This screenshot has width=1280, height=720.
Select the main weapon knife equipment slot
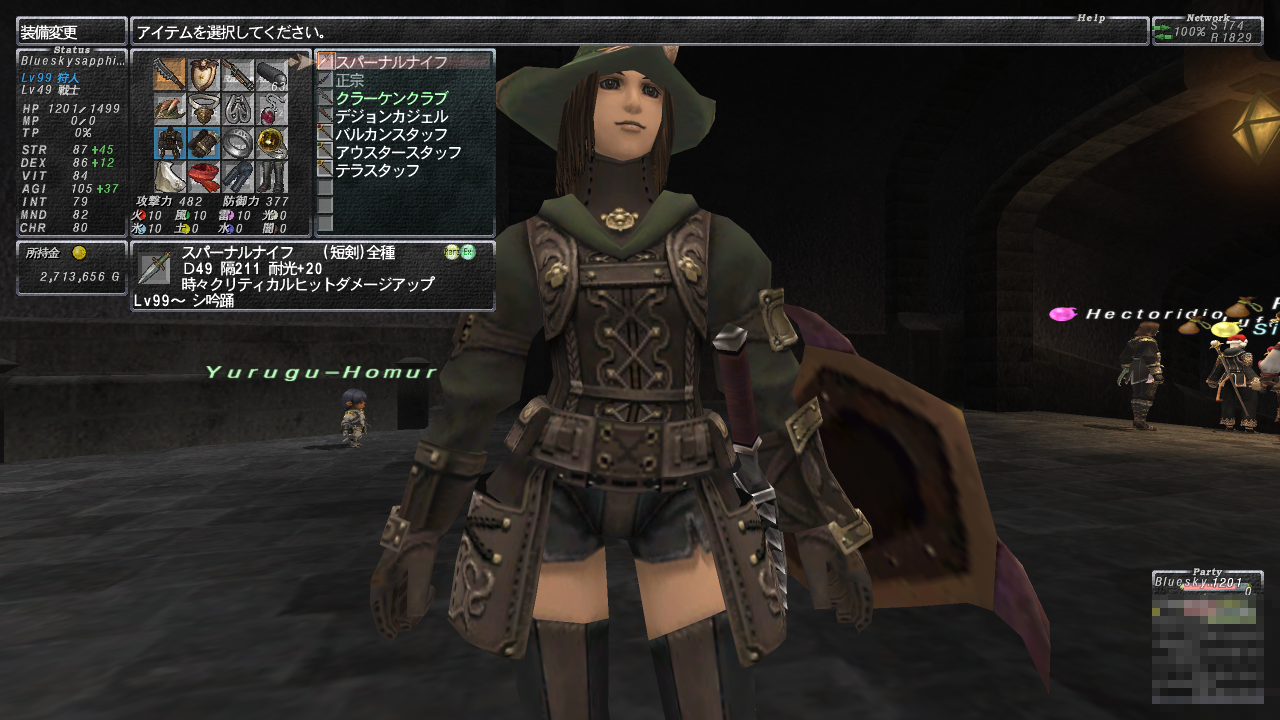(170, 75)
